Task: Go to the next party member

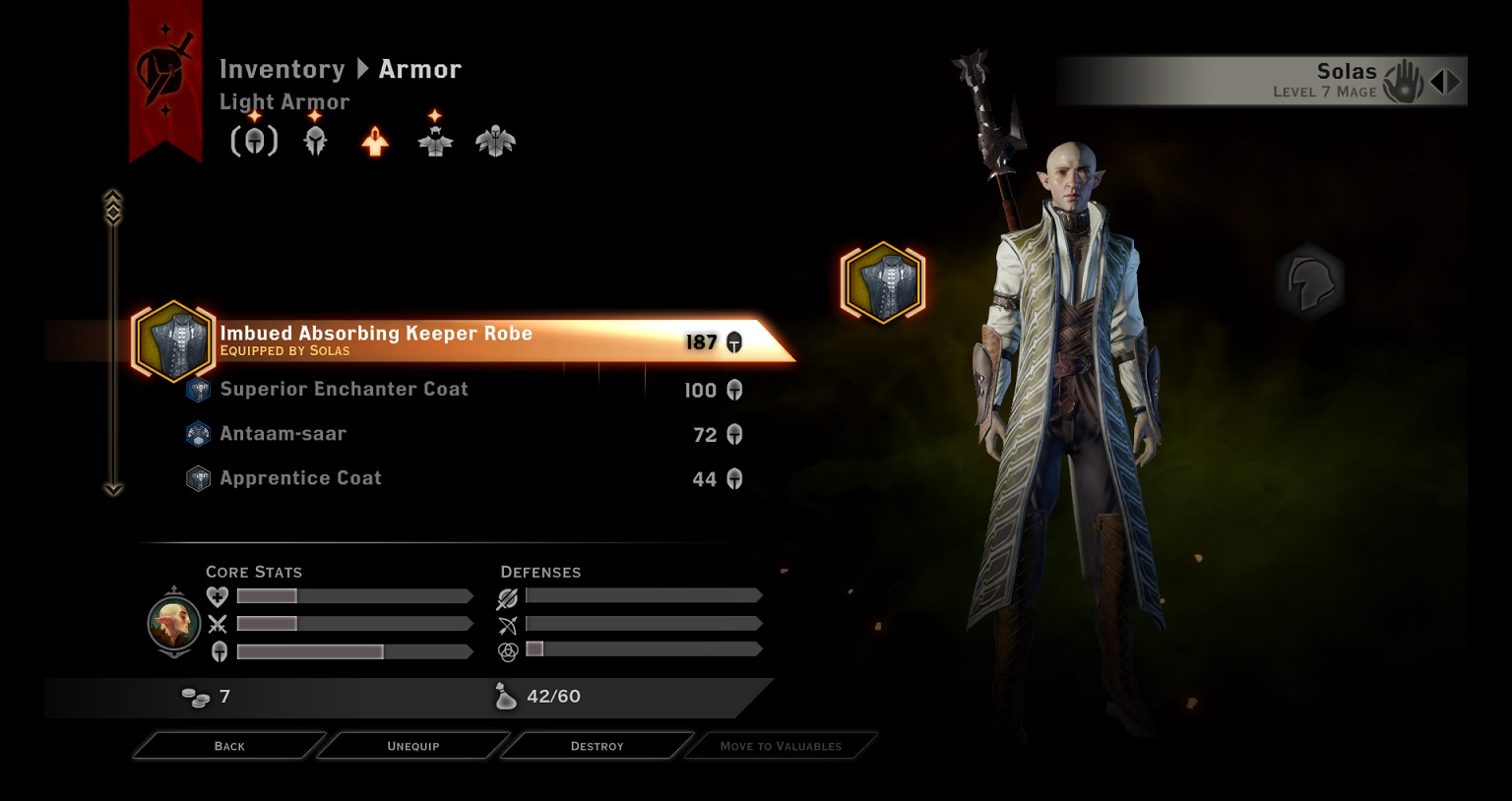Action: 1454,82
